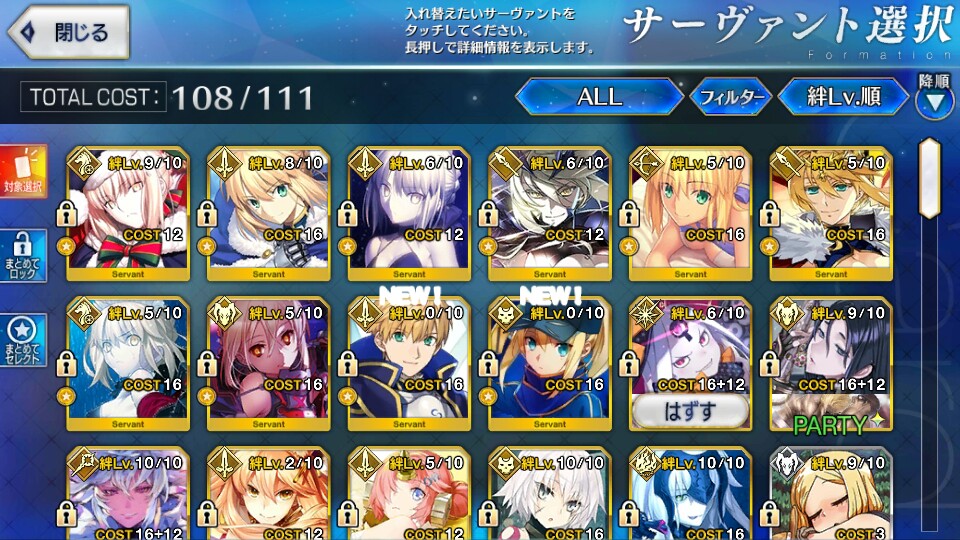Pick the bond Lv.2/10 servant card
960x540 pixels.
[268, 495]
